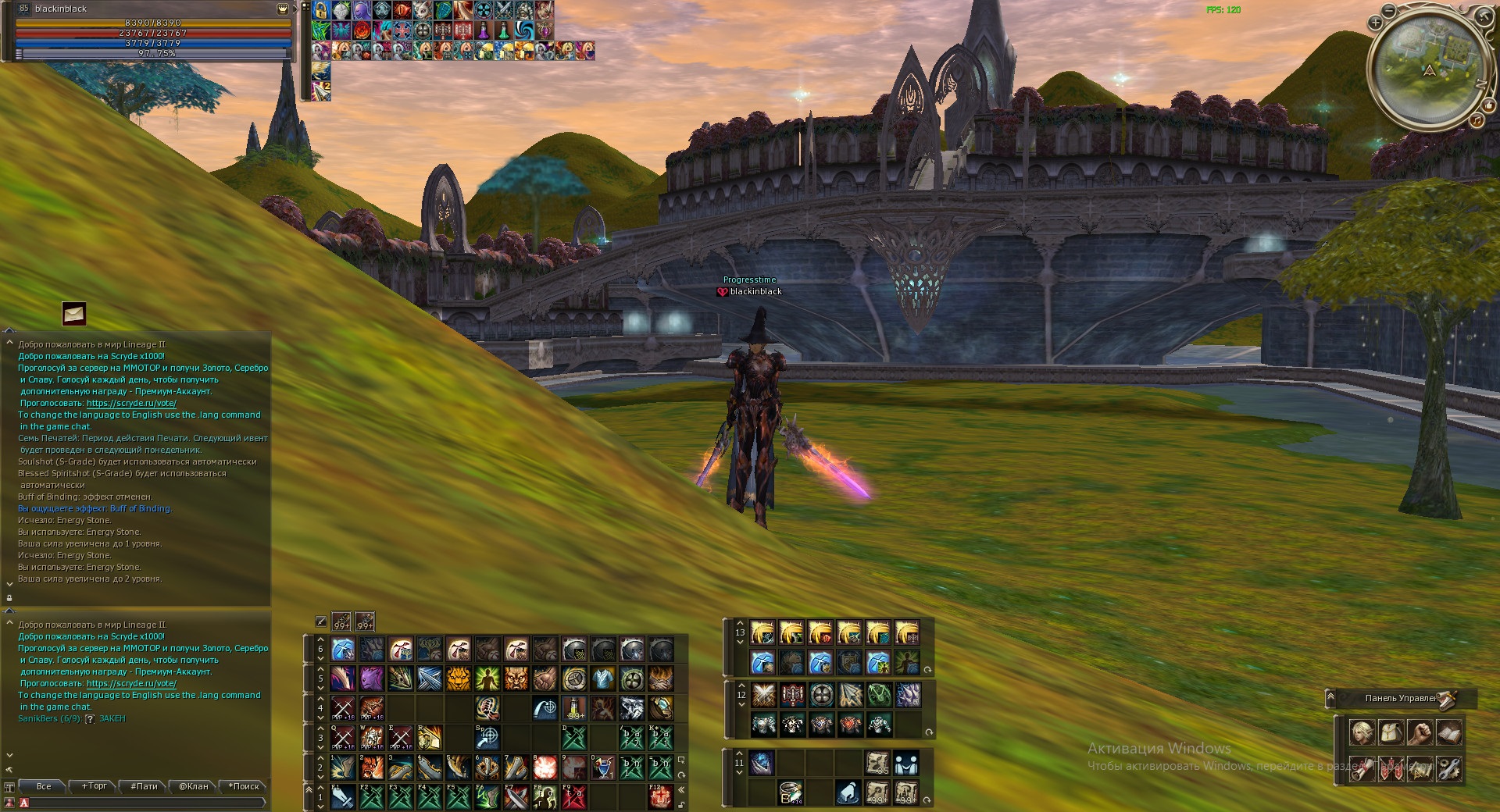The height and width of the screenshot is (812, 1500).
Task: Open system settings wrench and gears icon
Action: pyautogui.click(x=1449, y=769)
